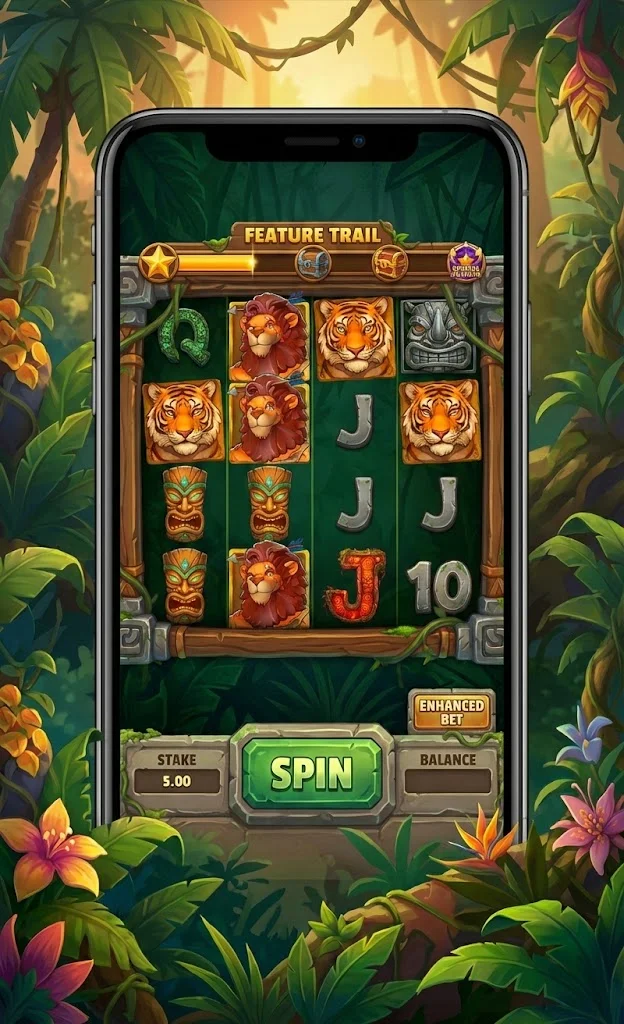The height and width of the screenshot is (1024, 624).
Task: Hit the green SPIN button
Action: coord(311,773)
